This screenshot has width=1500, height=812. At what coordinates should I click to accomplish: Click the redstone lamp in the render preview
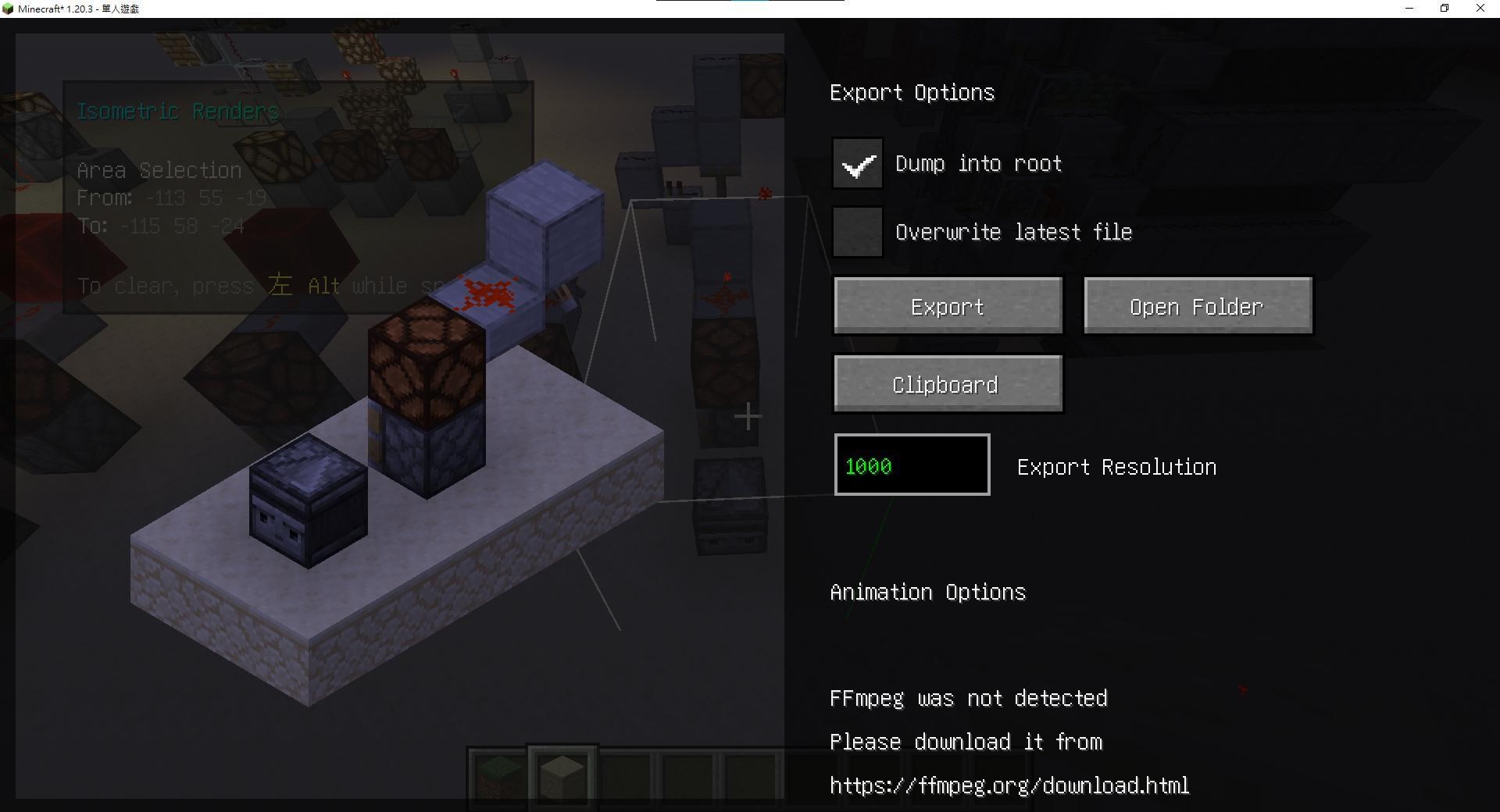point(426,363)
